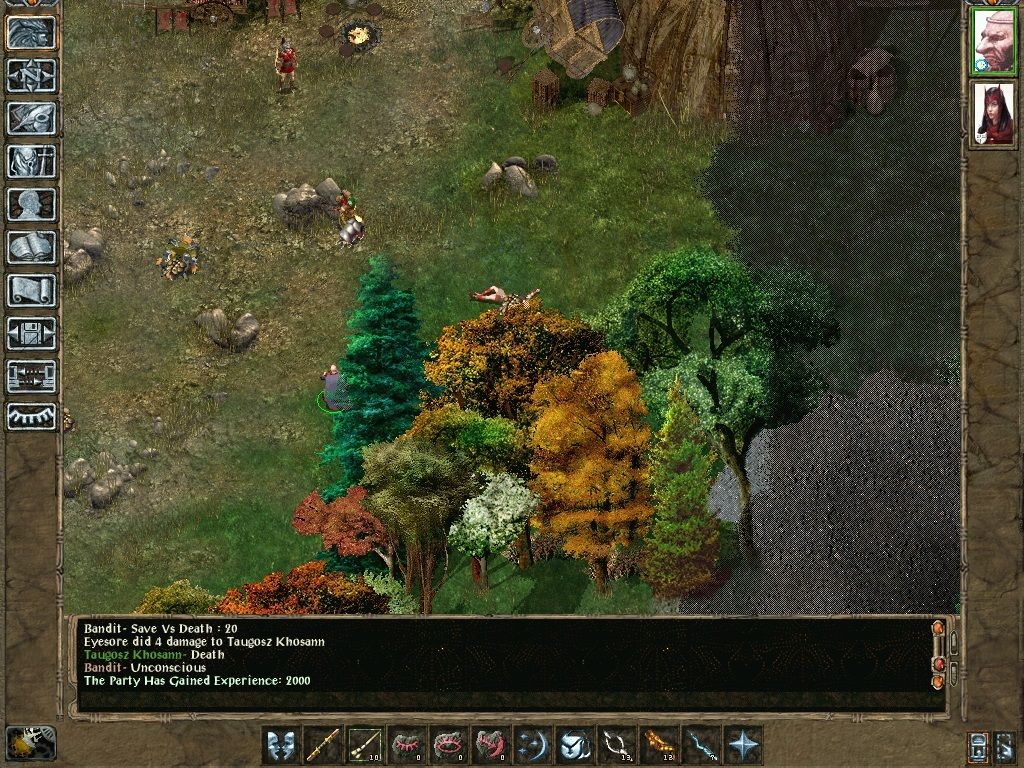
Task: Open game options with the floppy disk icon
Action: [x=31, y=333]
